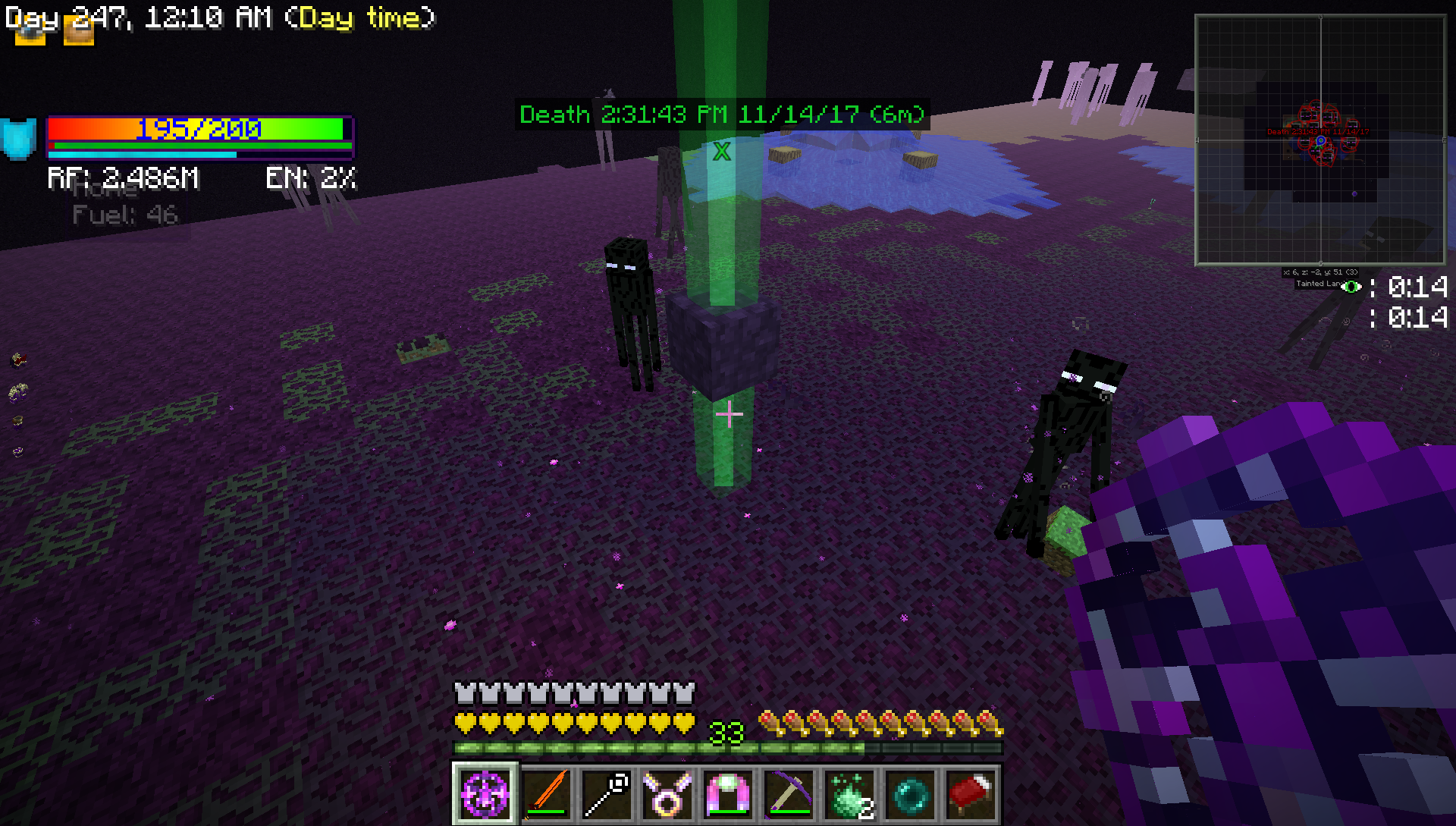Select the red bed hotbar slot
Viewport: 1456px width, 826px height.
971,793
